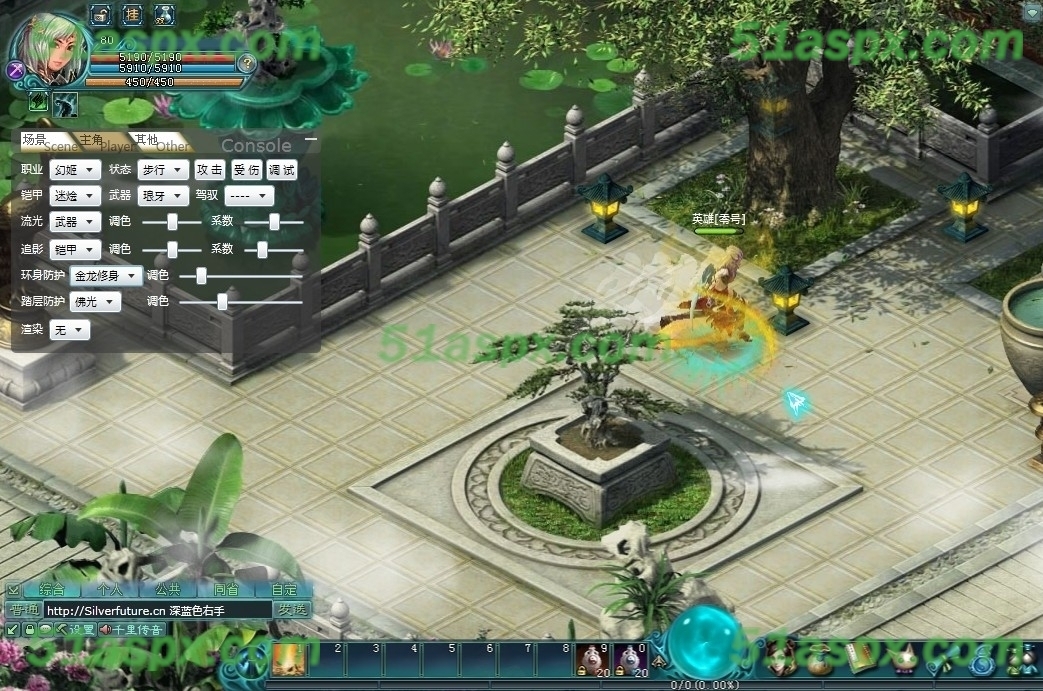Screen dimensions: 1043x691
Task: Click the 踏层防护 调色 slider handle
Action: 222,301
